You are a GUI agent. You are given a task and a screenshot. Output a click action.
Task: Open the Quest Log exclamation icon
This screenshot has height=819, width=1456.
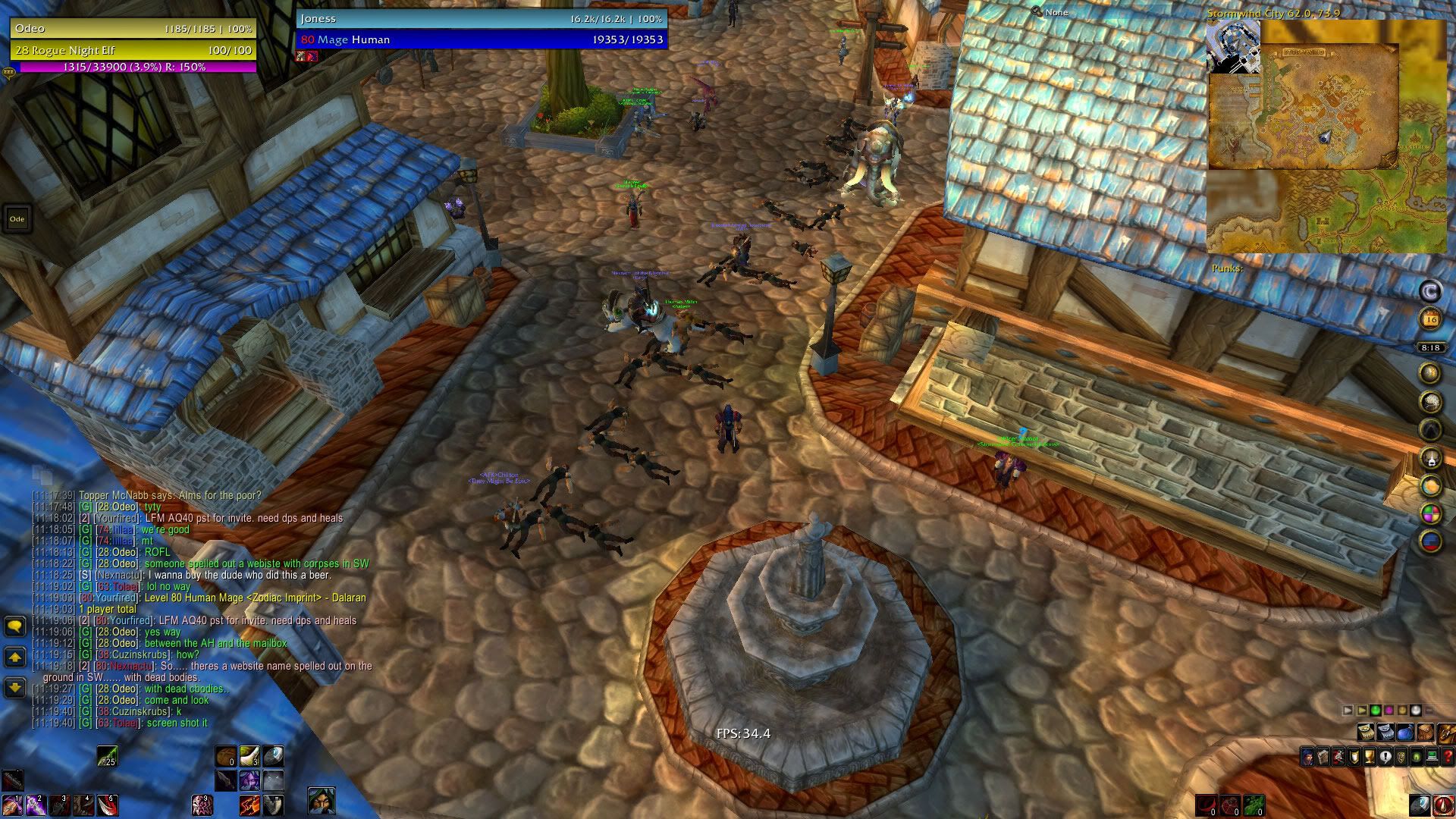(1385, 757)
